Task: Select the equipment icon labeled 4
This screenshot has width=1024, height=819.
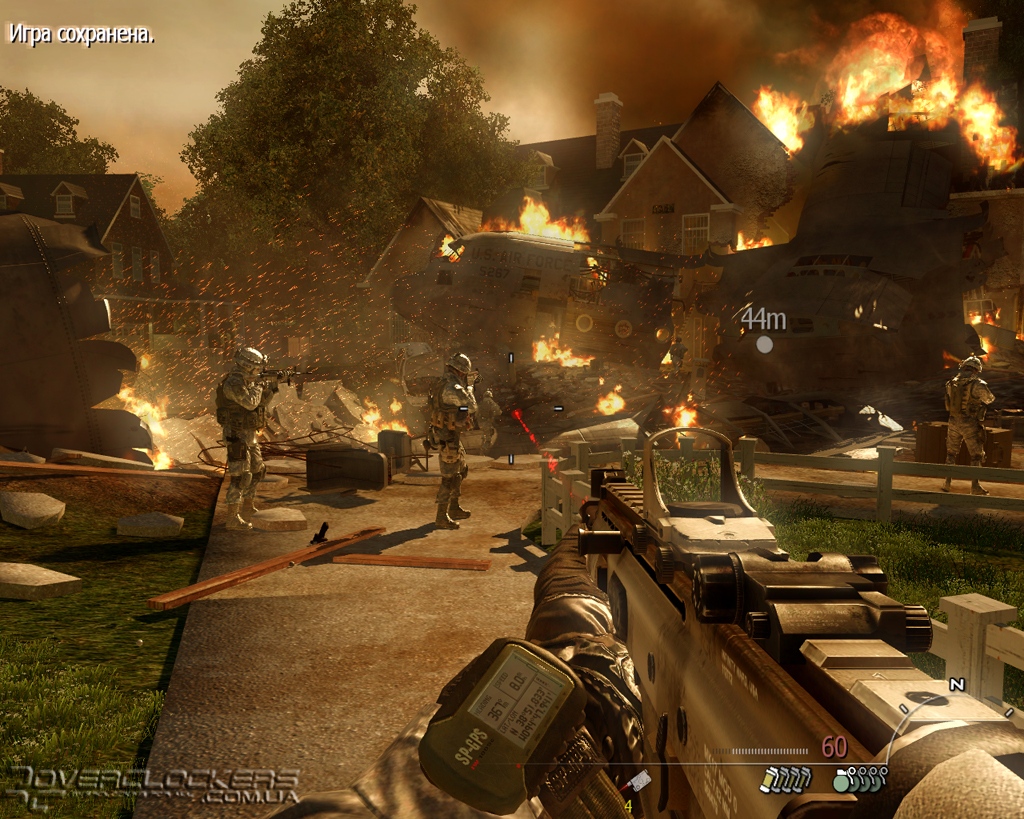Action: tap(636, 784)
